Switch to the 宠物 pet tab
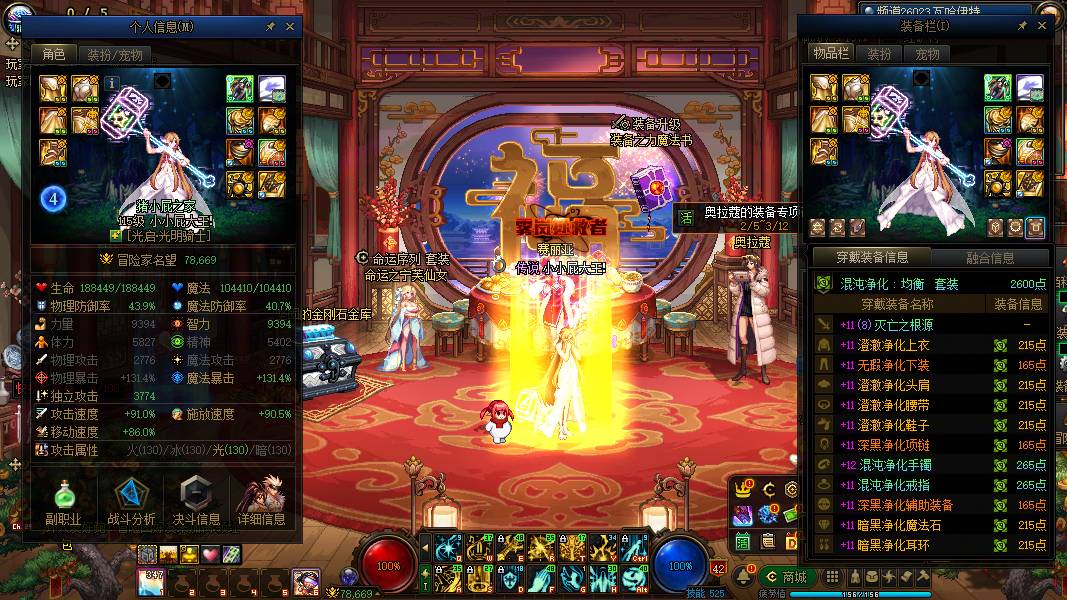The image size is (1067, 600). (928, 54)
